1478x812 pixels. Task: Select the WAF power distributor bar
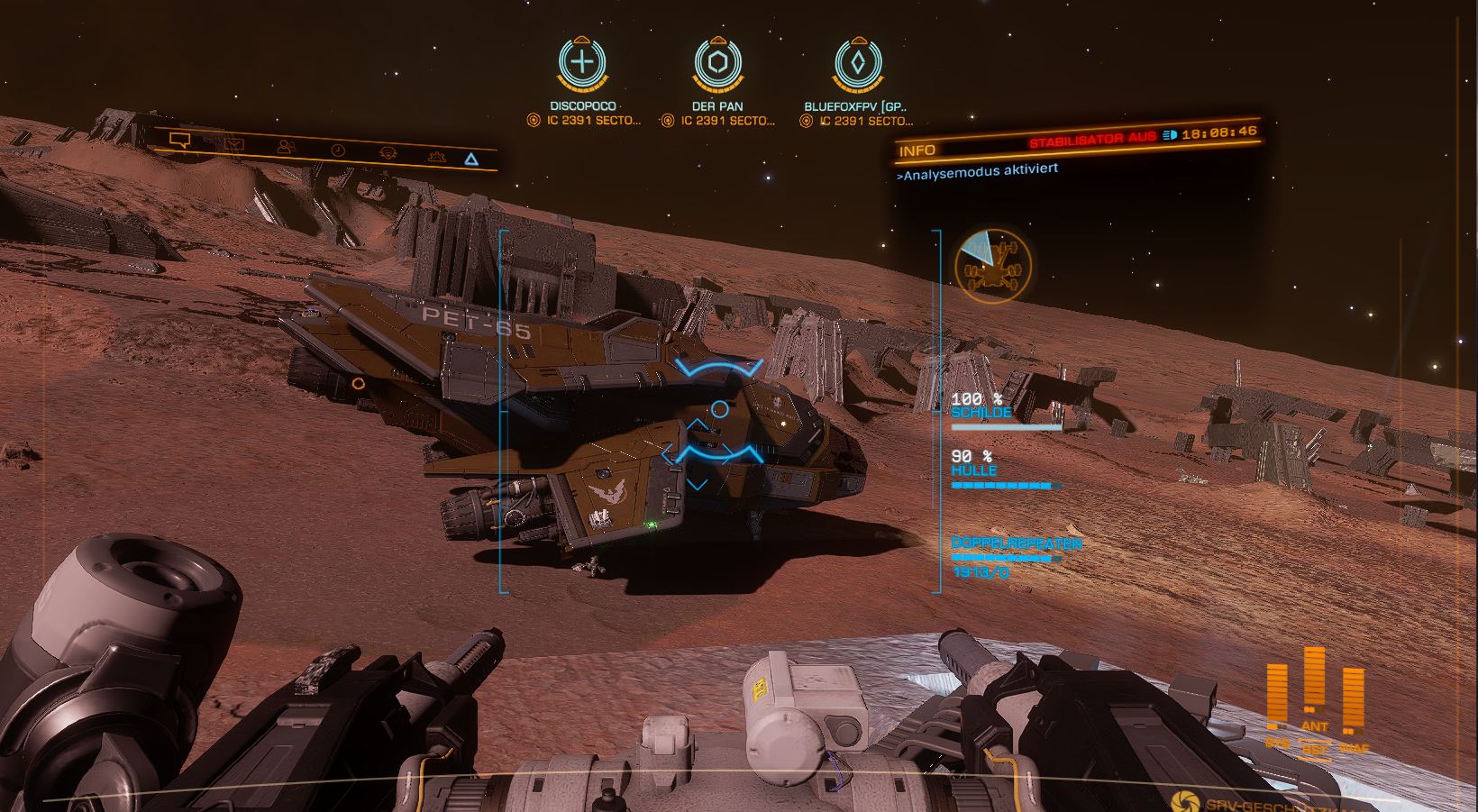click(x=1353, y=699)
